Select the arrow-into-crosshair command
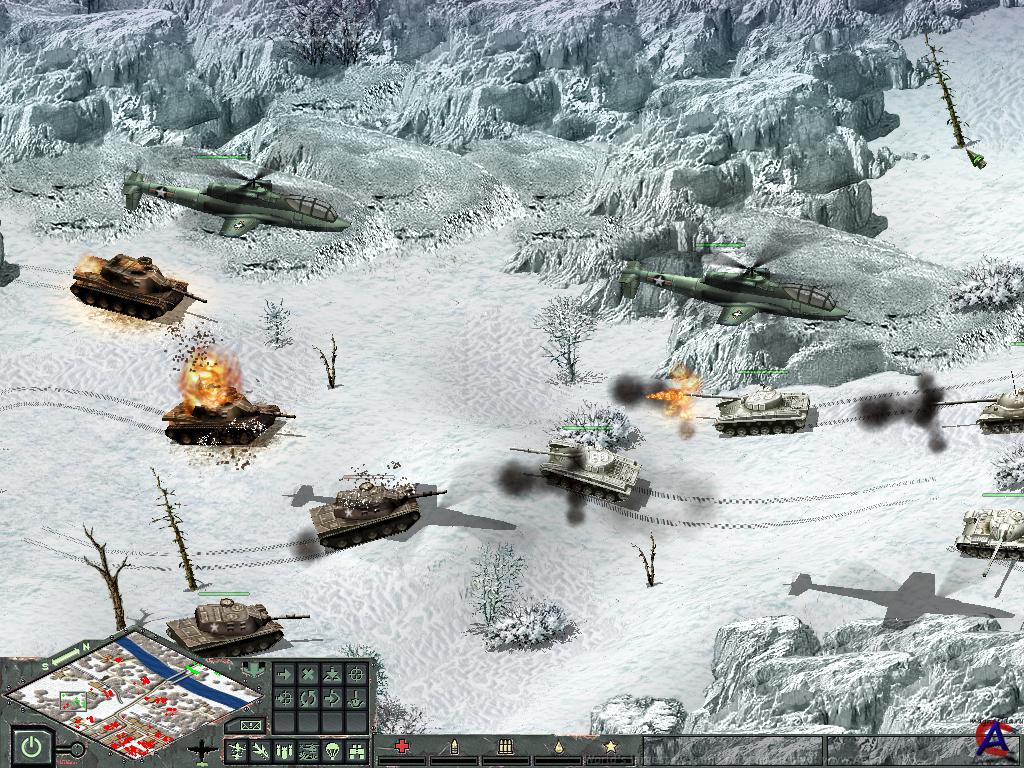Image resolution: width=1024 pixels, height=768 pixels. coord(284,698)
